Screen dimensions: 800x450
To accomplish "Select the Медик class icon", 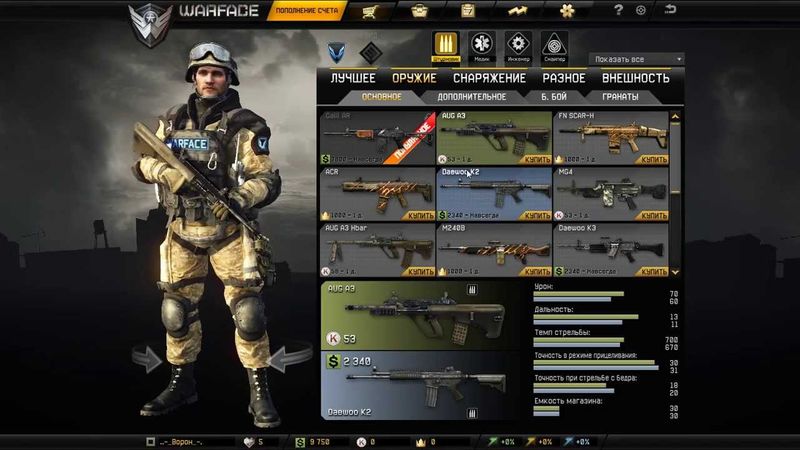I will (481, 45).
